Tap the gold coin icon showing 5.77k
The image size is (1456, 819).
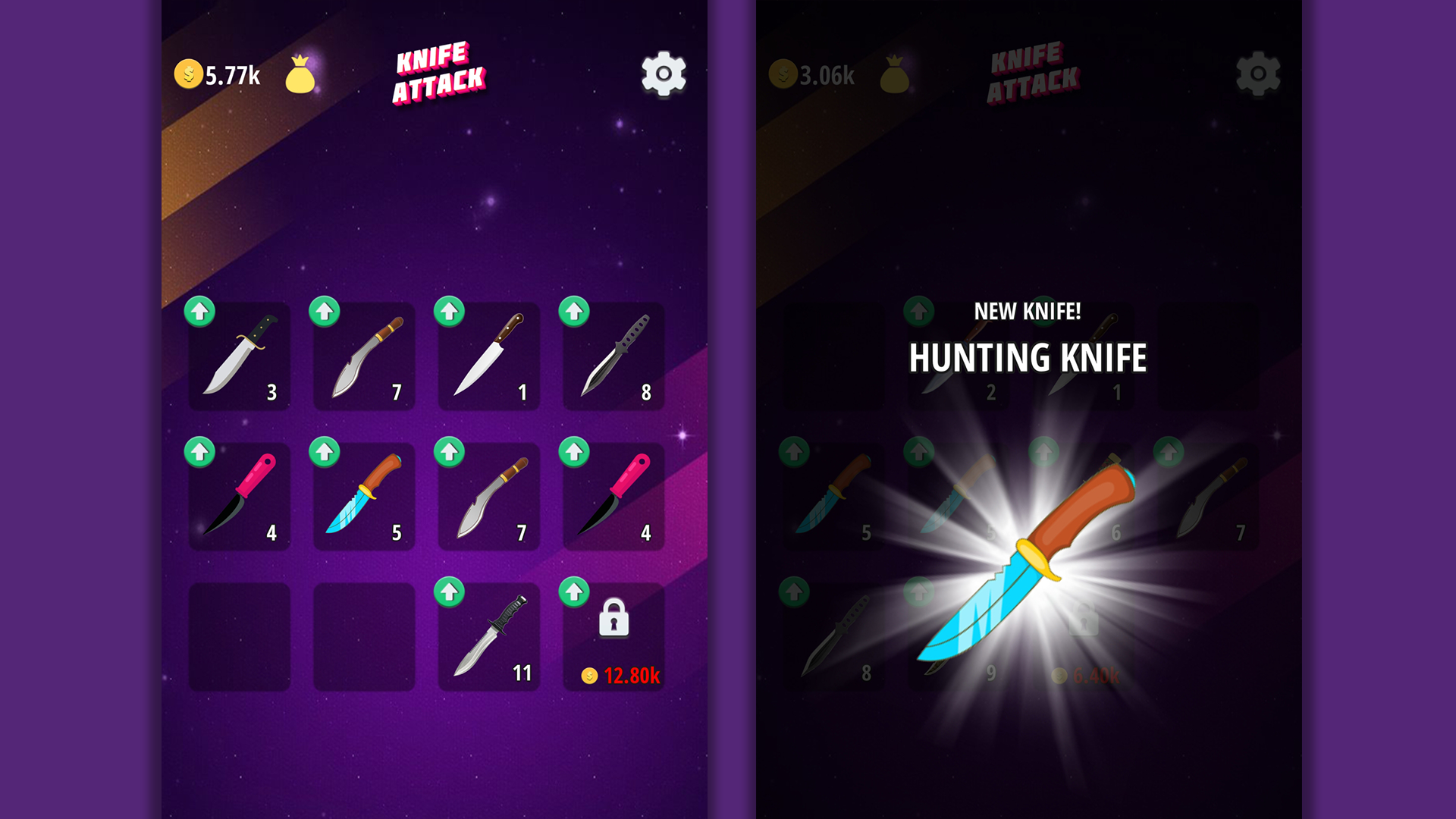click(188, 74)
